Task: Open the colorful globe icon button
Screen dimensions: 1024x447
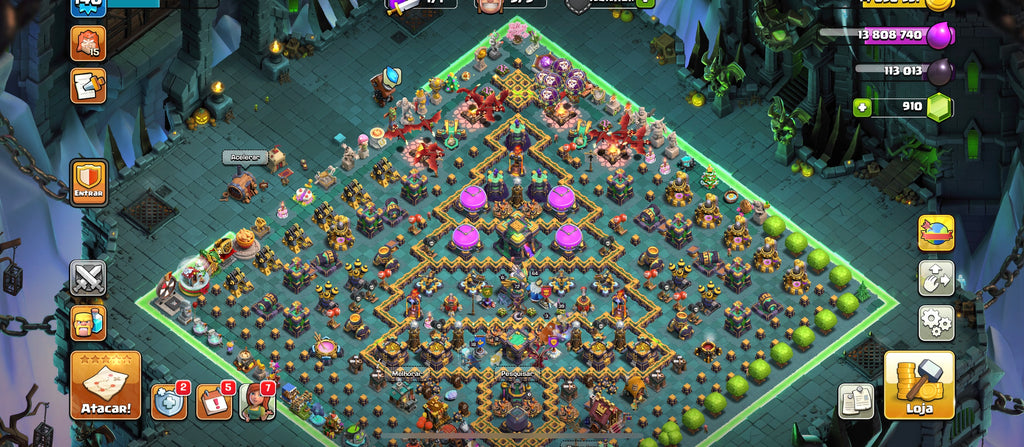Action: tap(936, 233)
